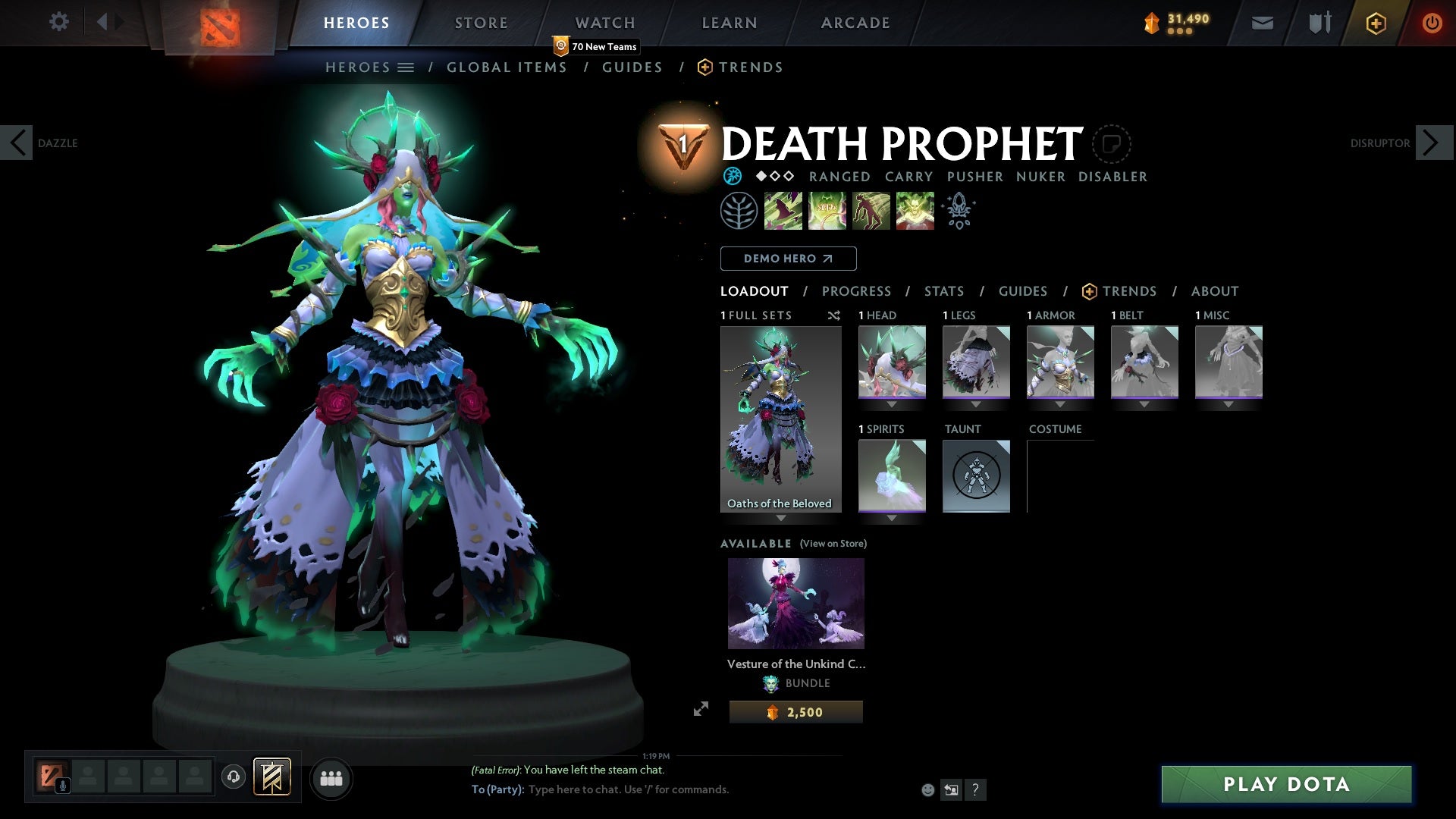Screen dimensions: 1456x819
Task: Open the Exorcism ultimate ability details
Action: pos(915,211)
